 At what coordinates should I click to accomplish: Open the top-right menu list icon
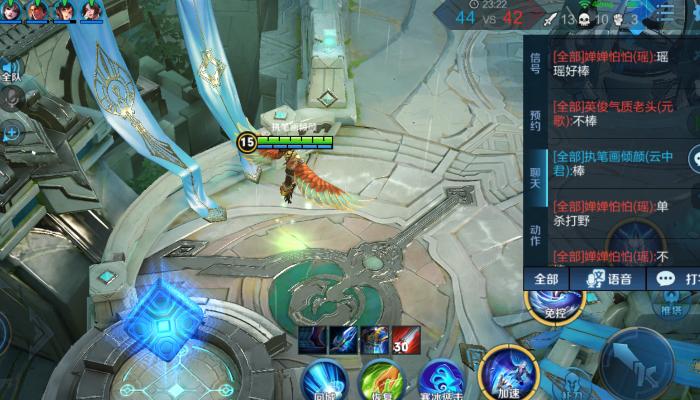click(x=666, y=12)
